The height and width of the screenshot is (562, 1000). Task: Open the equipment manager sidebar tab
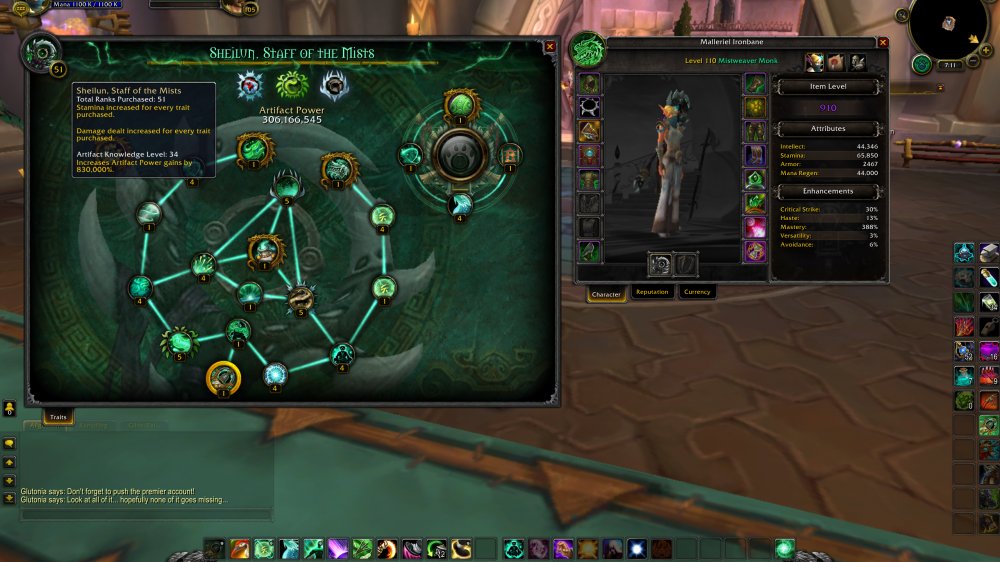858,63
